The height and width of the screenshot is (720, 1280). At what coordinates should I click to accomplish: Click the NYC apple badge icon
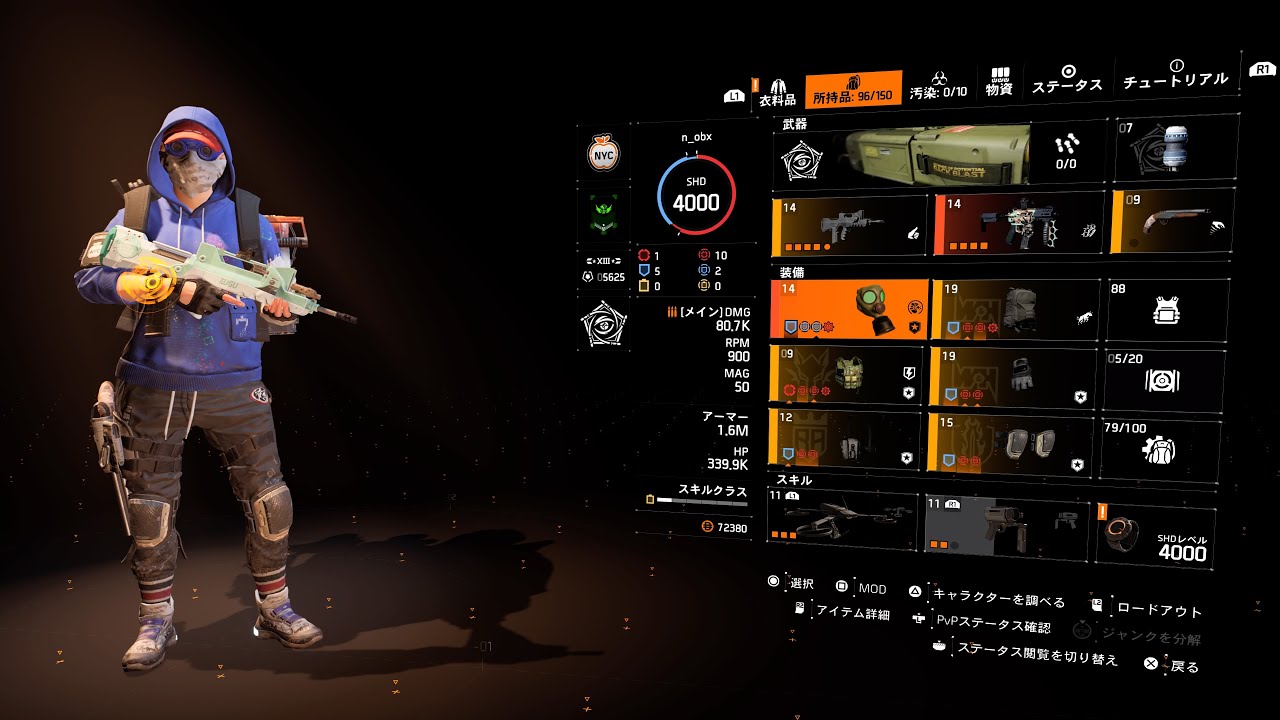coord(603,154)
